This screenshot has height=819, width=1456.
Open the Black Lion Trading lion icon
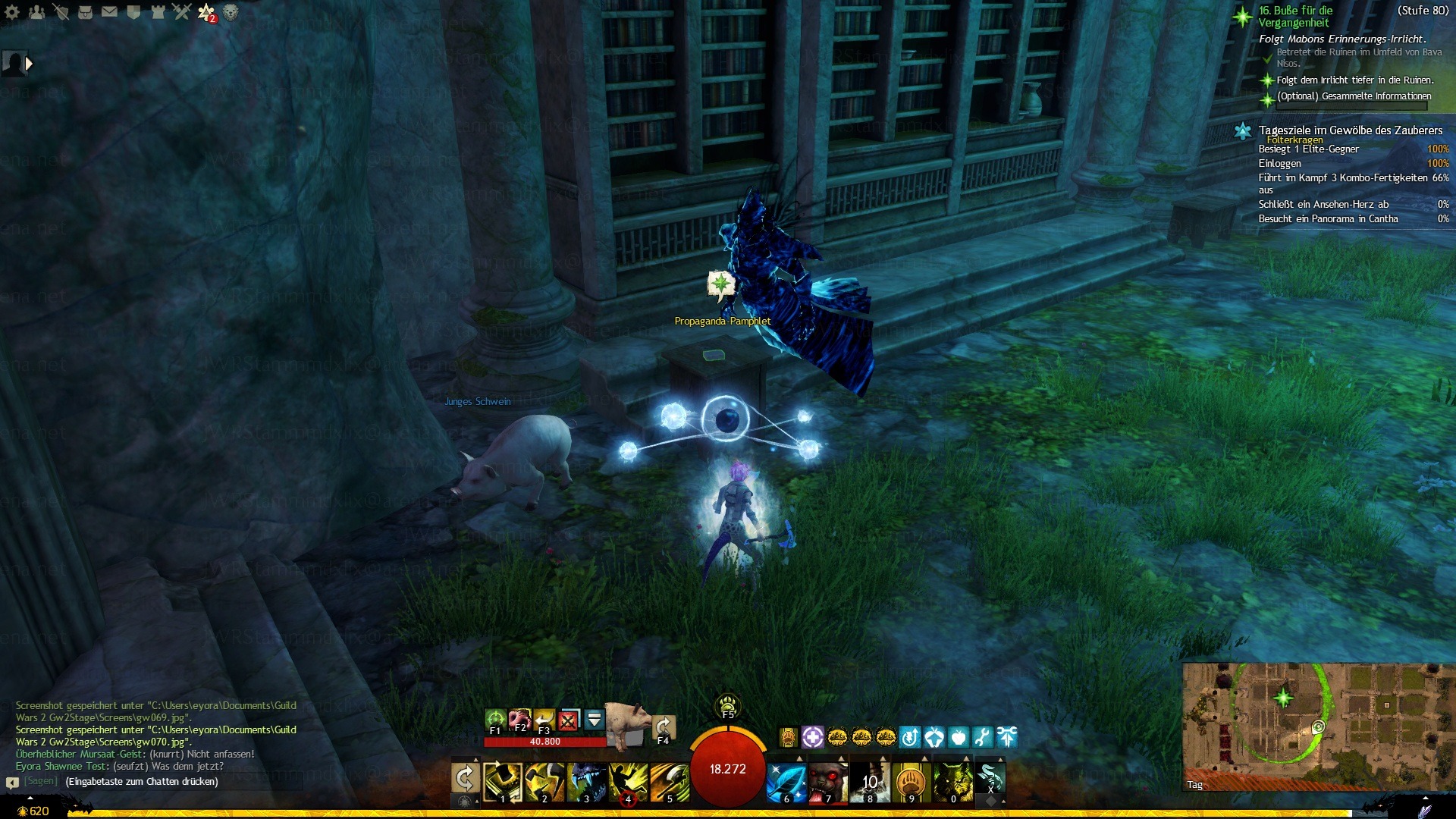pos(231,11)
